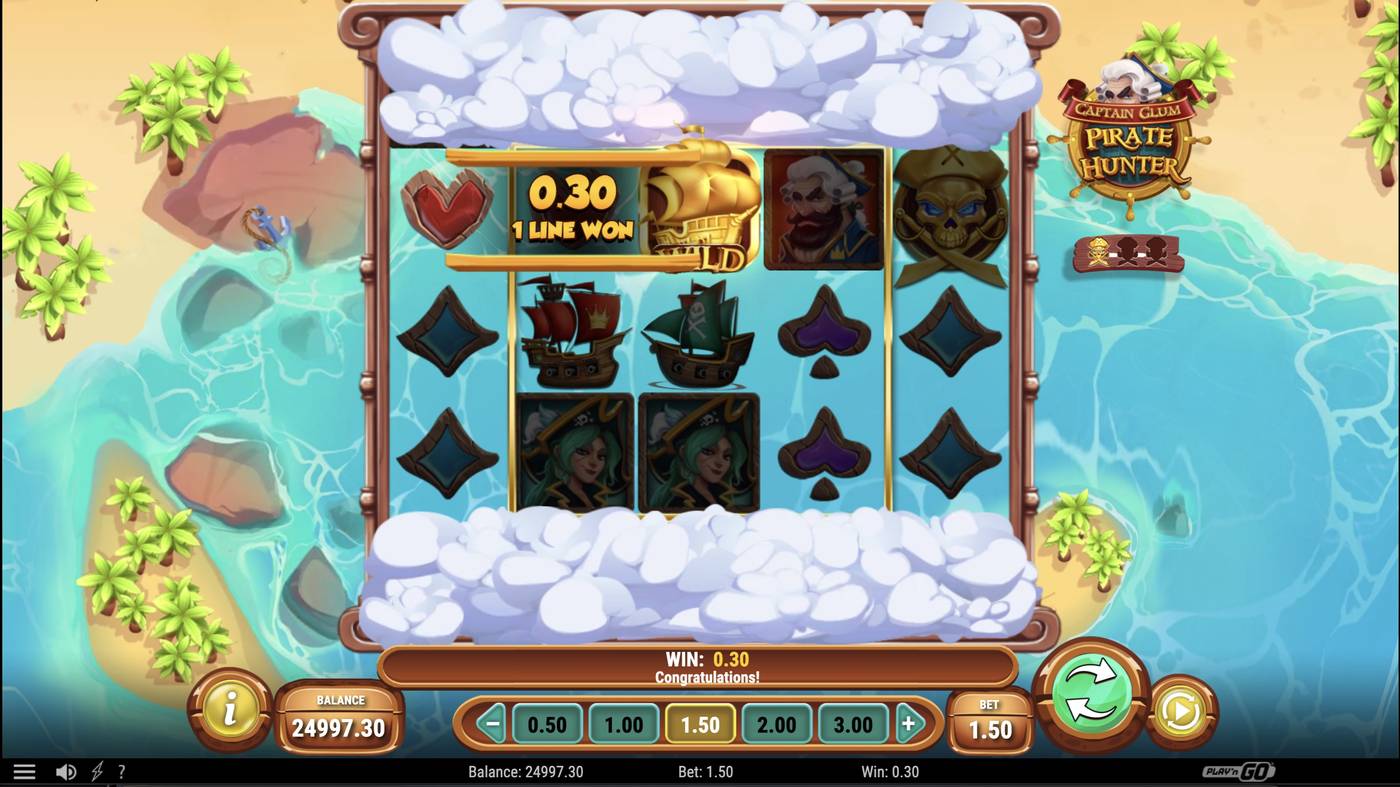Select the 3.00 bet value
The width and height of the screenshot is (1400, 787).
click(x=854, y=722)
